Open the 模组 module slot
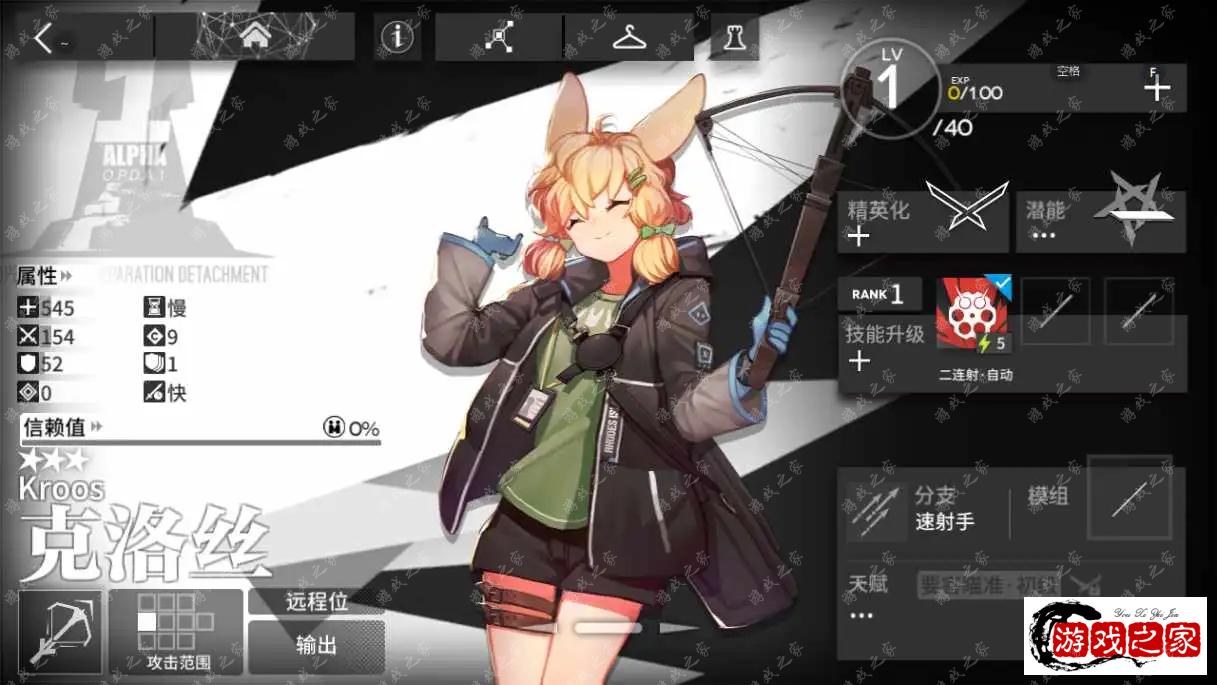 1130,498
